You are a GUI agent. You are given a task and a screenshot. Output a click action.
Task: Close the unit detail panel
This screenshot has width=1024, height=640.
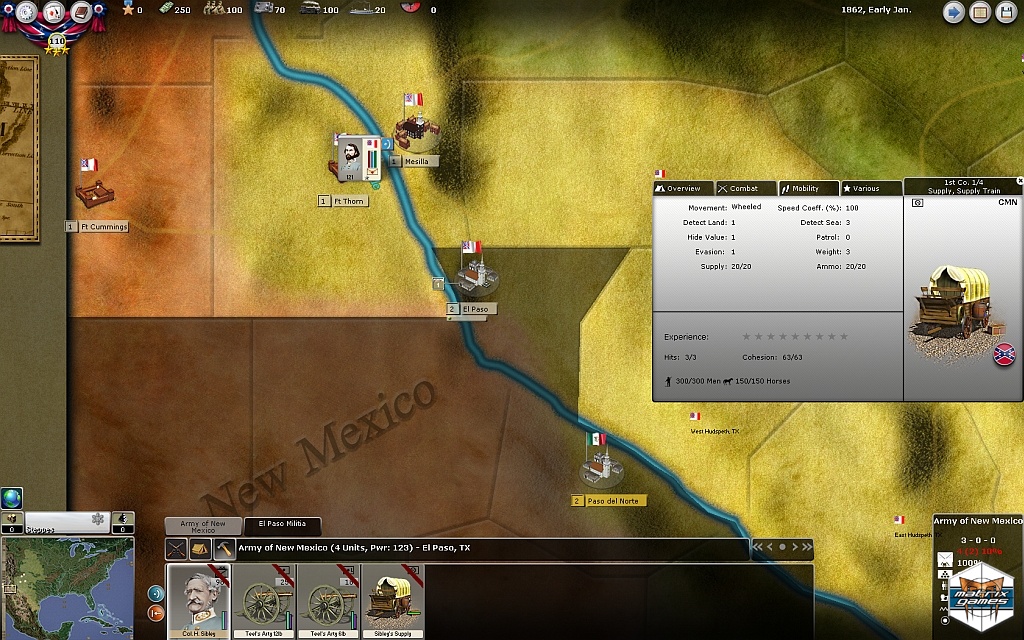[1019, 181]
